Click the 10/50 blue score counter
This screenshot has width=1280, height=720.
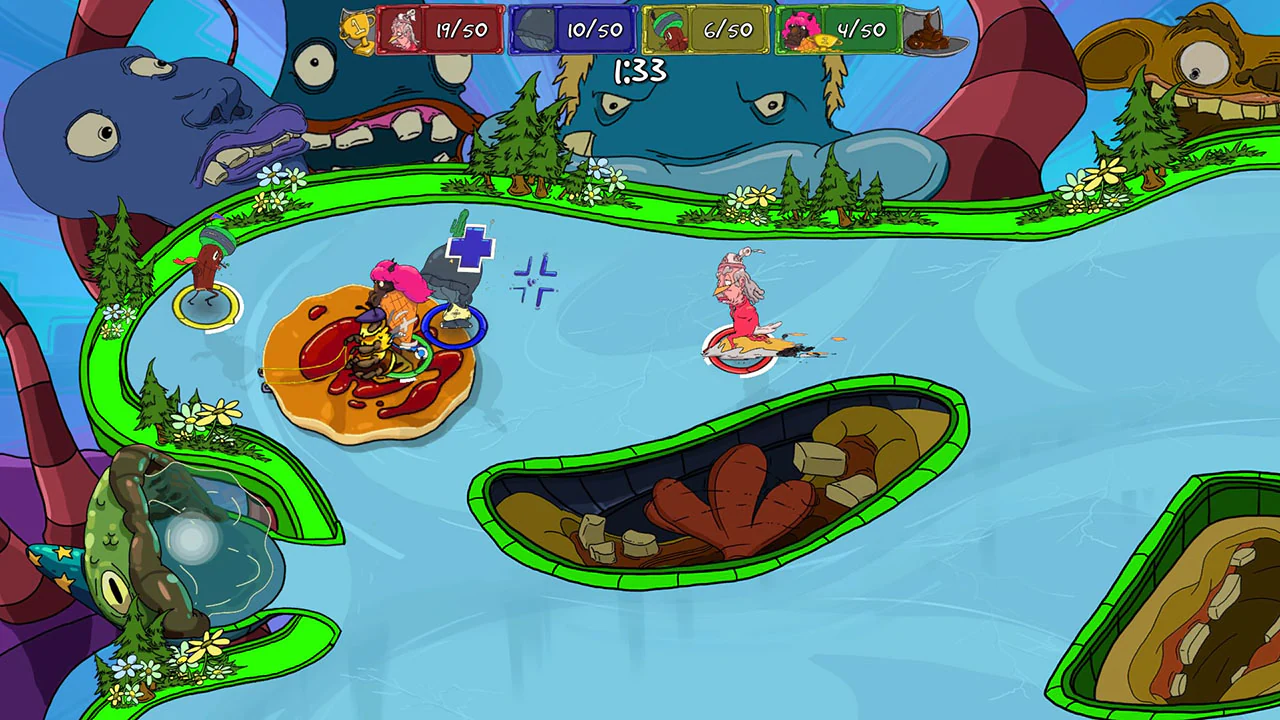click(595, 29)
